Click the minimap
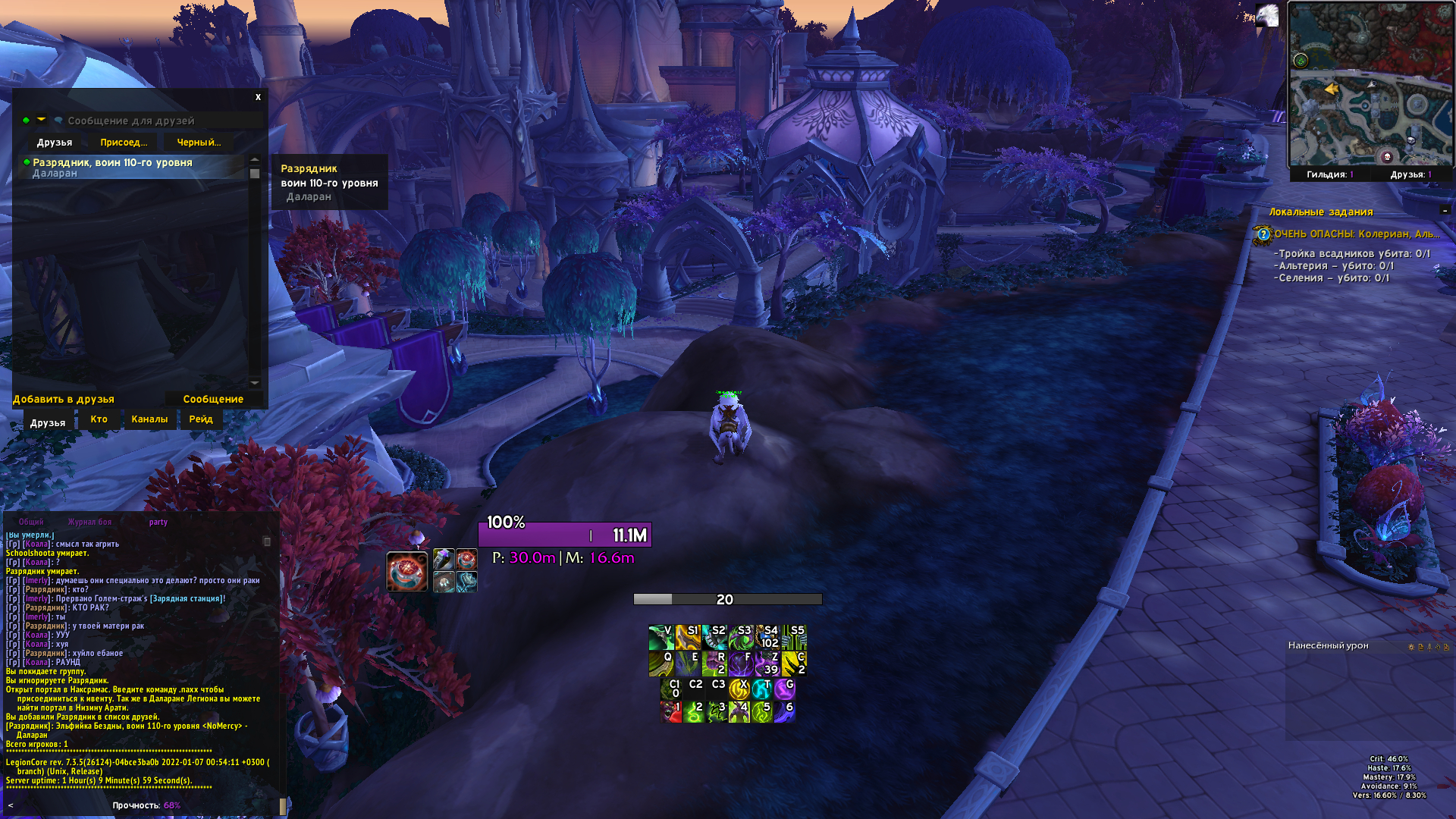The image size is (1456, 819). [1371, 83]
